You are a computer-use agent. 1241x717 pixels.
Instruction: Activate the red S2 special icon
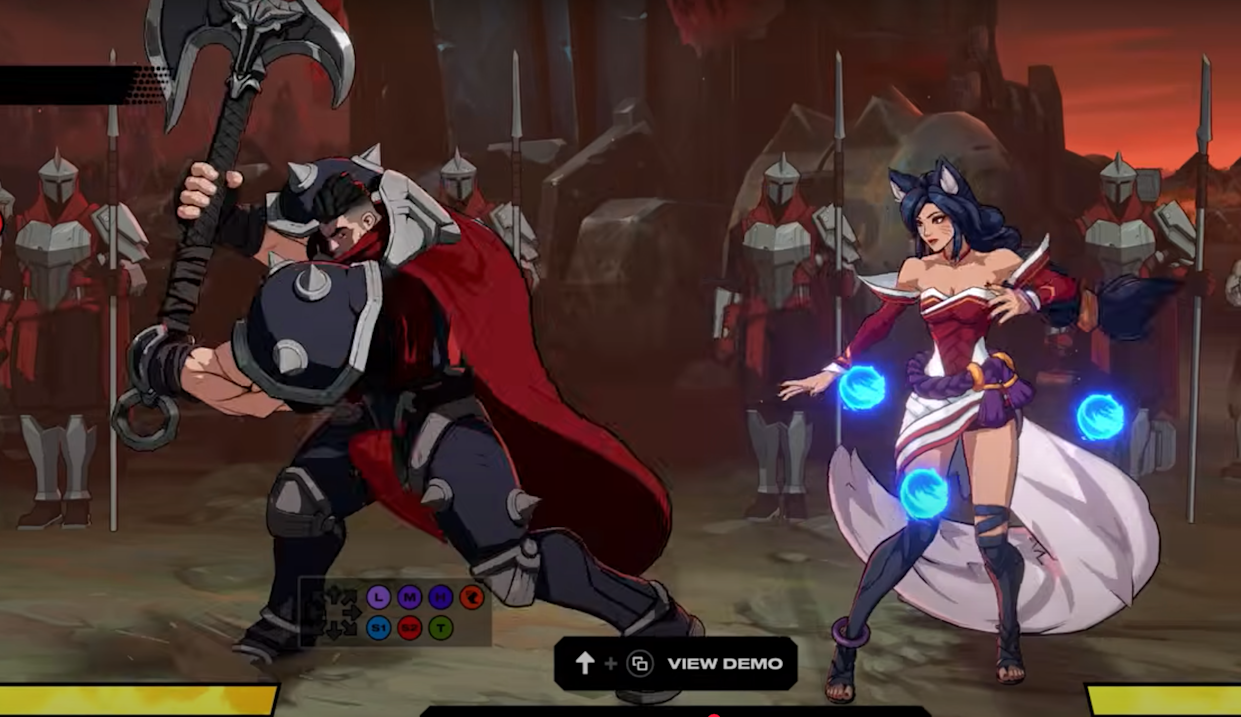409,628
